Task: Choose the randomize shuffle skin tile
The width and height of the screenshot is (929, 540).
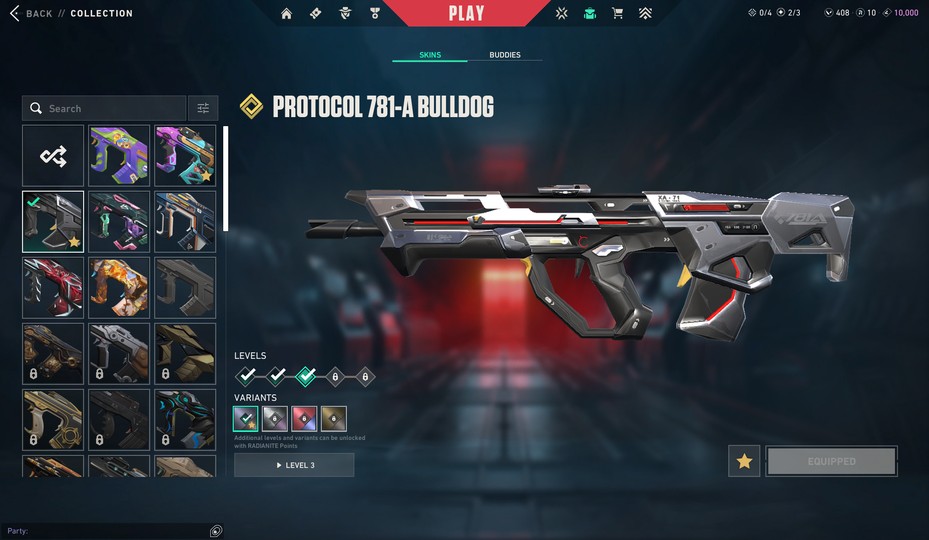Action: [x=53, y=155]
